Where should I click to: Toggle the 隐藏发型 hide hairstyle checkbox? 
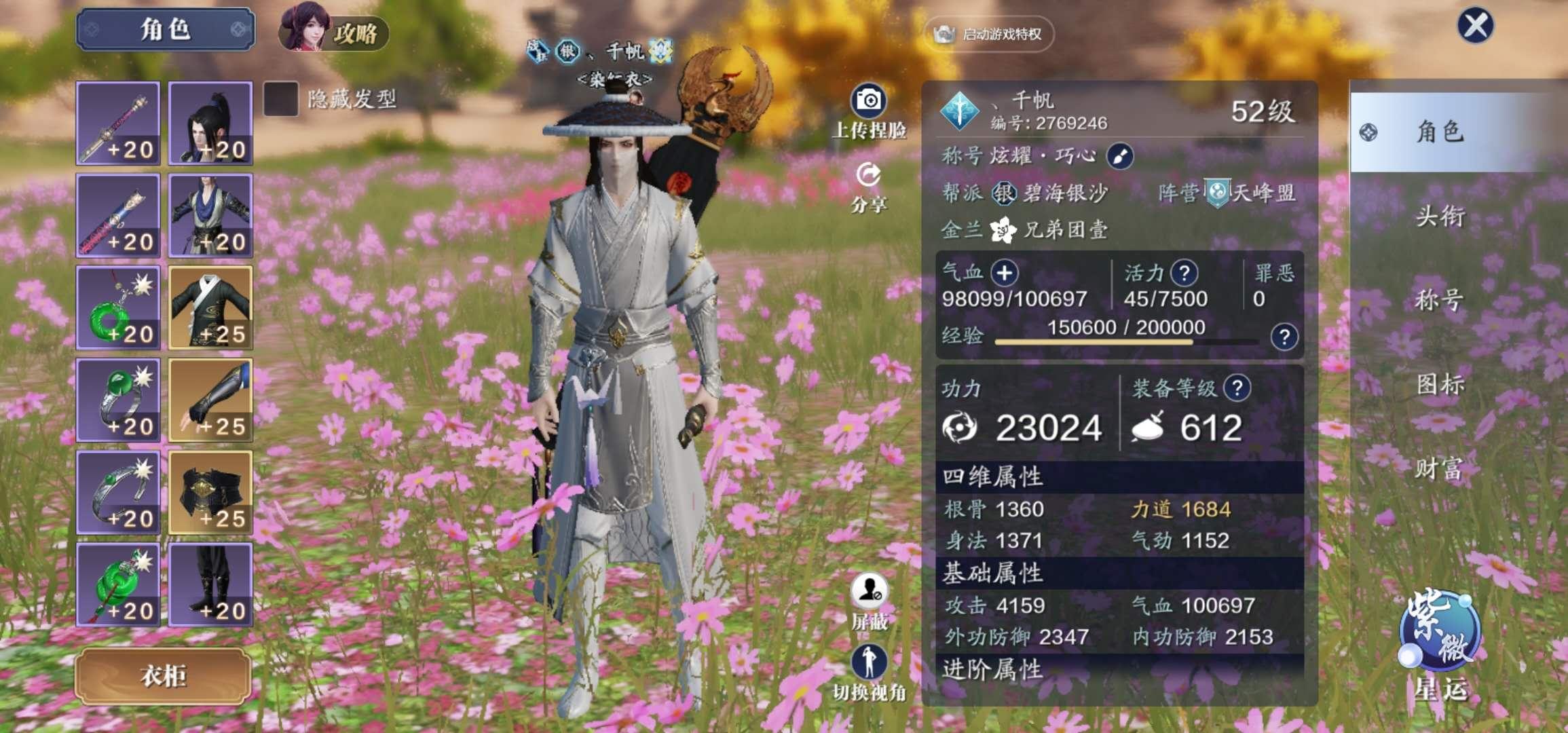(280, 99)
